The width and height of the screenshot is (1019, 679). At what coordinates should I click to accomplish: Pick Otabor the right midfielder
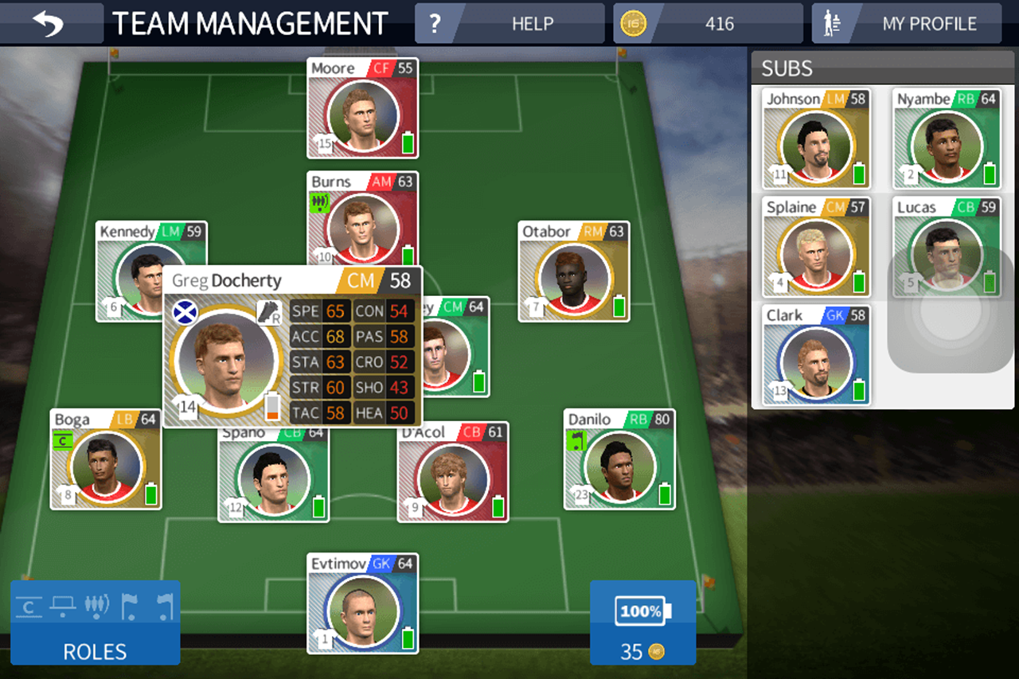(573, 272)
